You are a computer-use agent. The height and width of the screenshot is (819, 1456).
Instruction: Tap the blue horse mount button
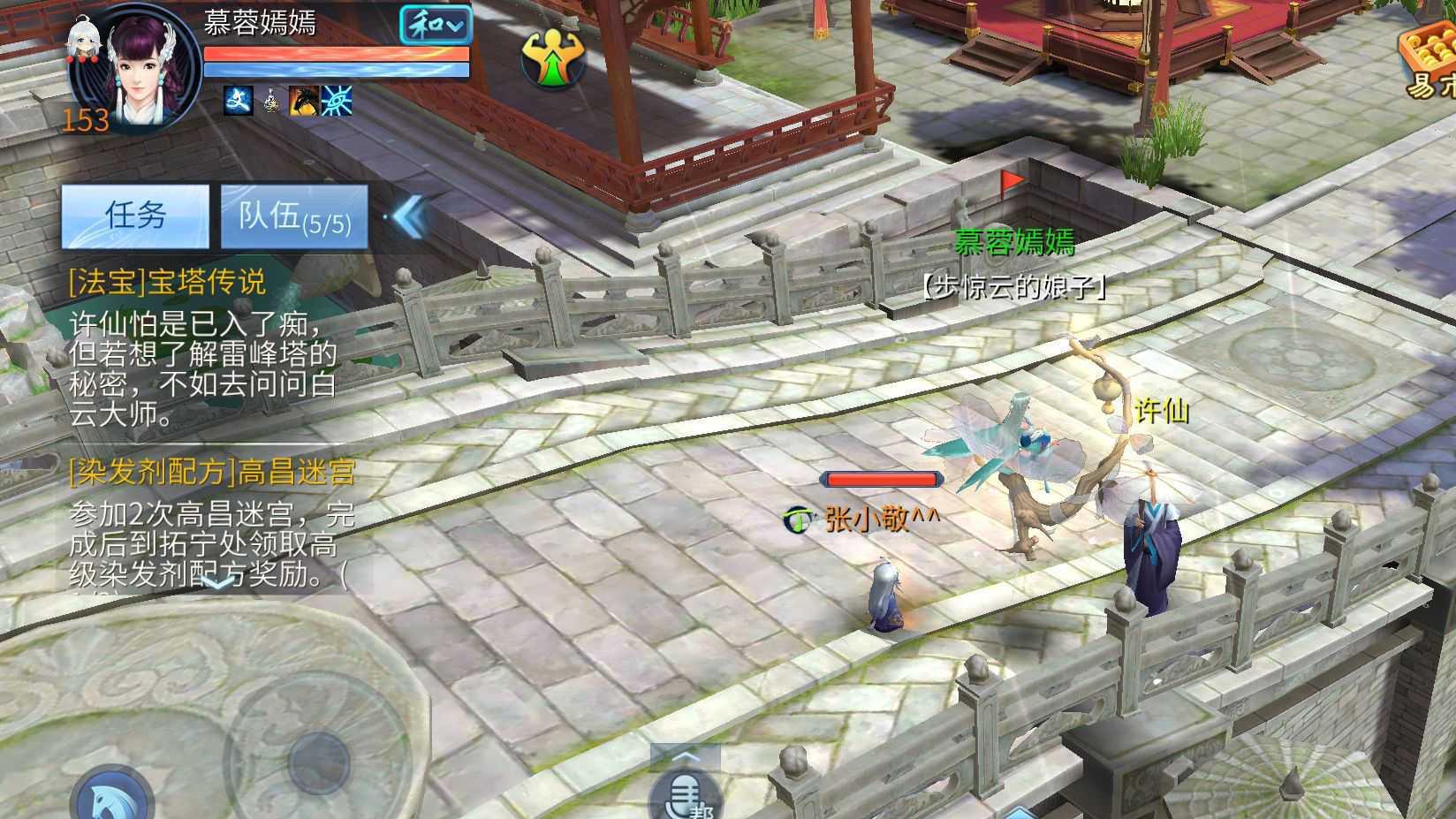point(113,799)
